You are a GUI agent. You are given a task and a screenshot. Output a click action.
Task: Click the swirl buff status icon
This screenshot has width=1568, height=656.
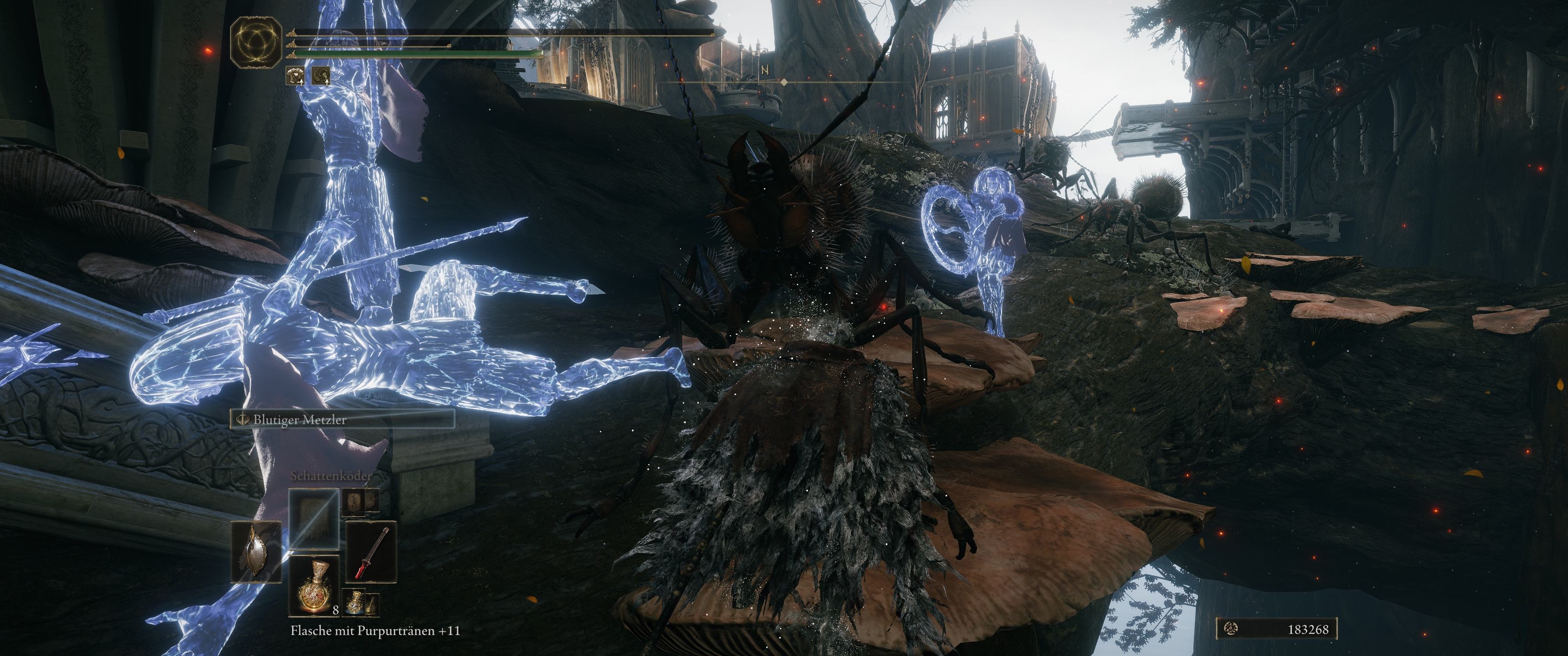(x=321, y=76)
